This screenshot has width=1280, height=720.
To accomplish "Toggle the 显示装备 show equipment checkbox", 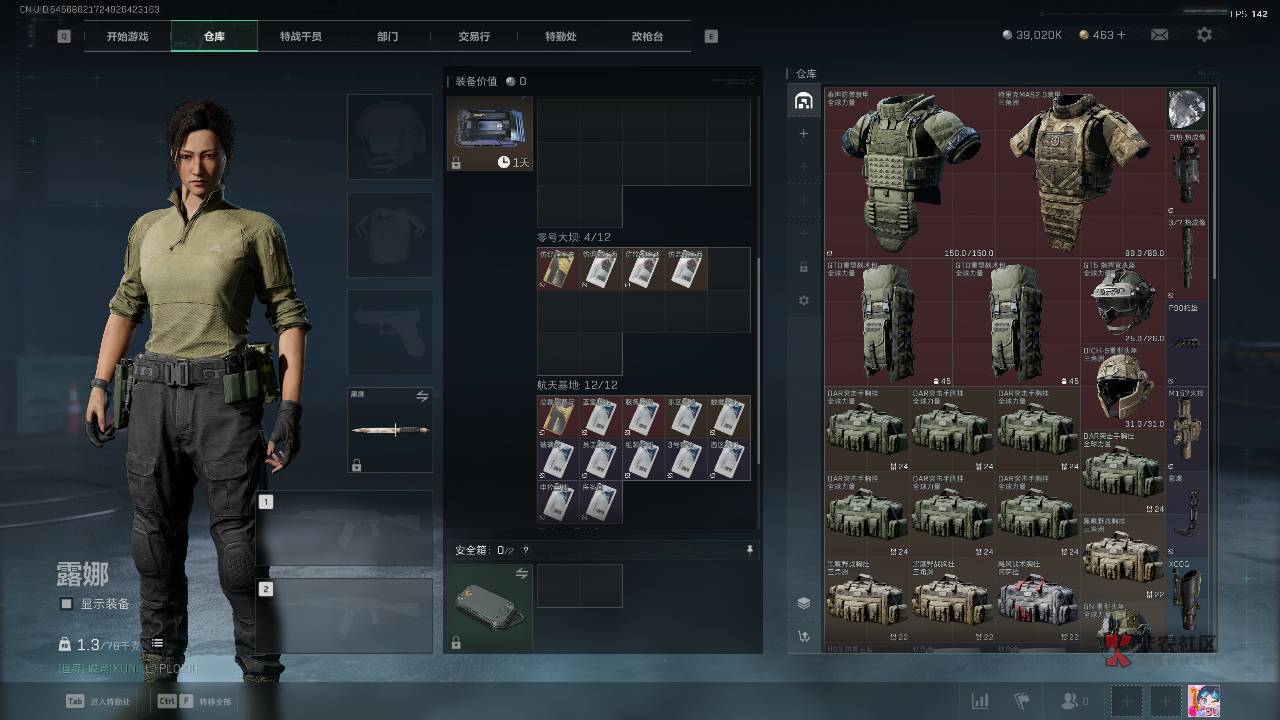I will [x=67, y=604].
